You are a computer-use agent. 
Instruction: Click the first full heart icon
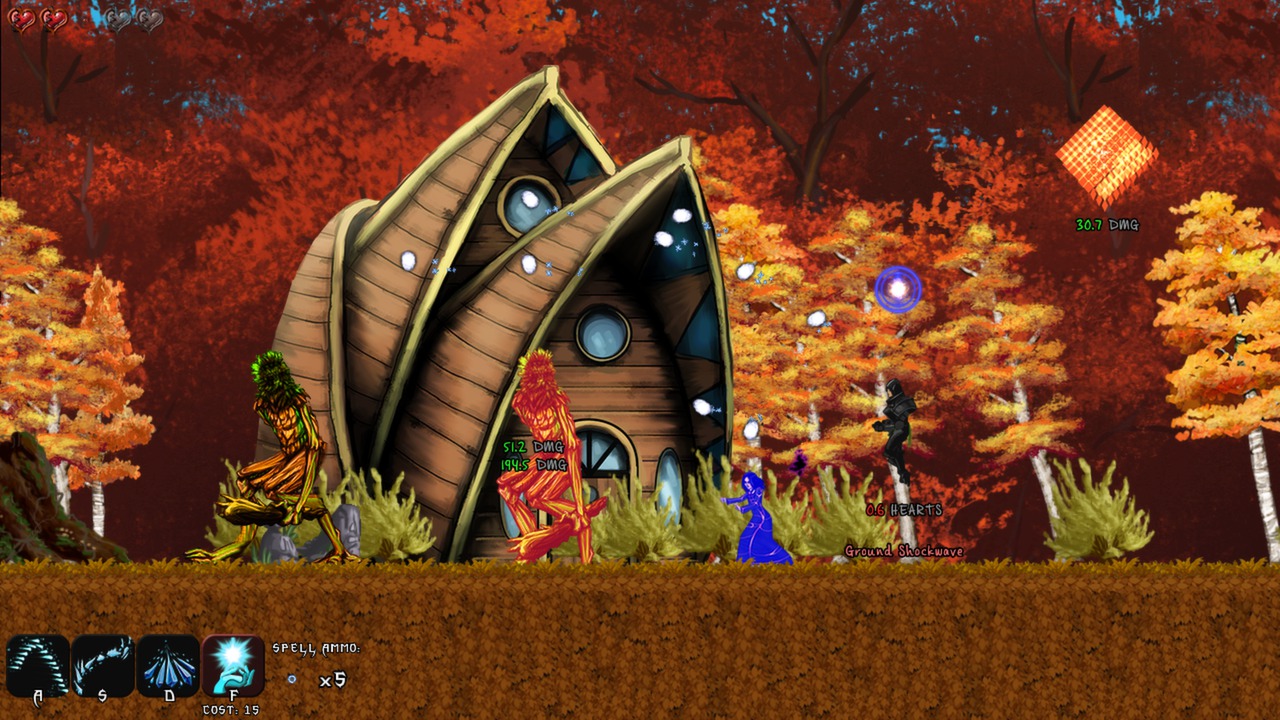point(21,20)
